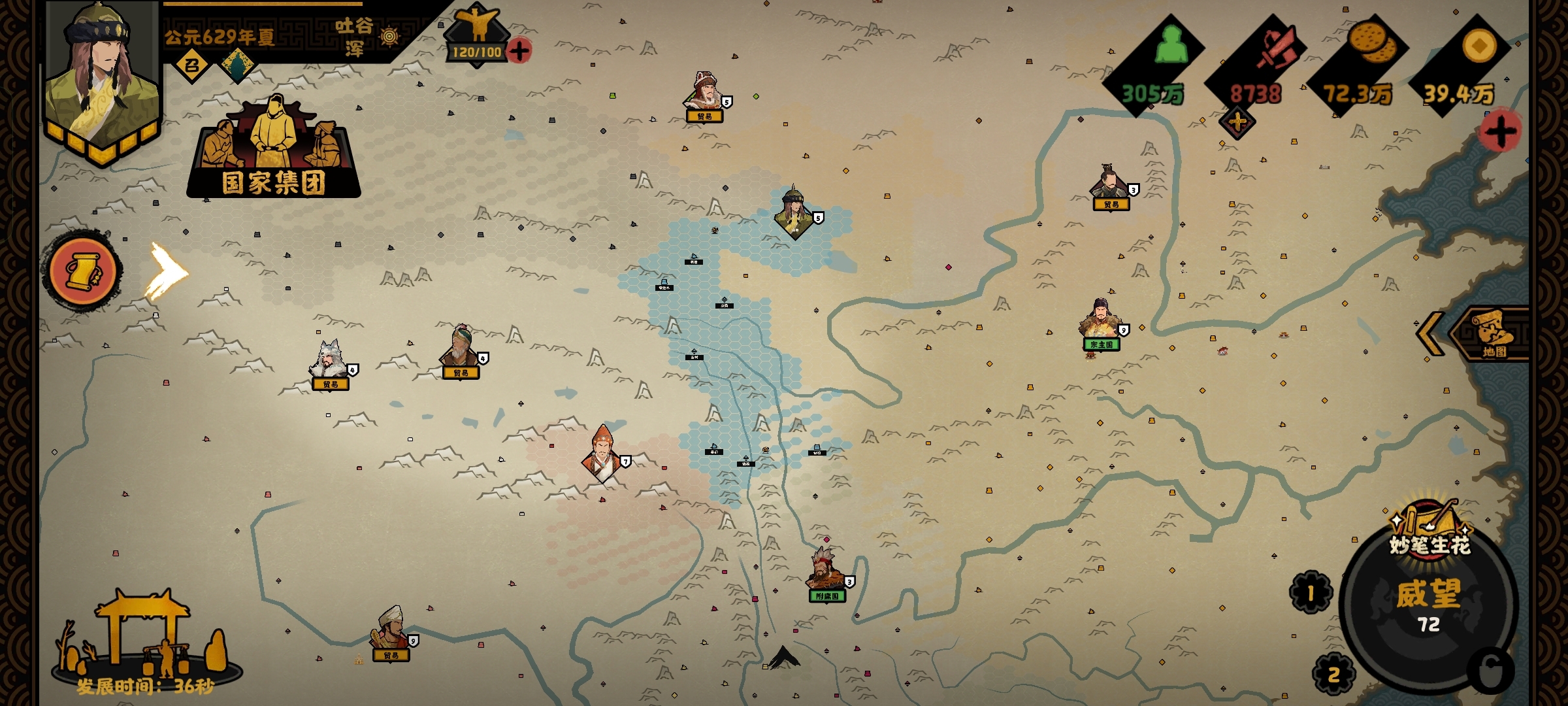This screenshot has width=1568, height=706.
Task: Add action points via red plus beside 120/100
Action: pos(519,50)
